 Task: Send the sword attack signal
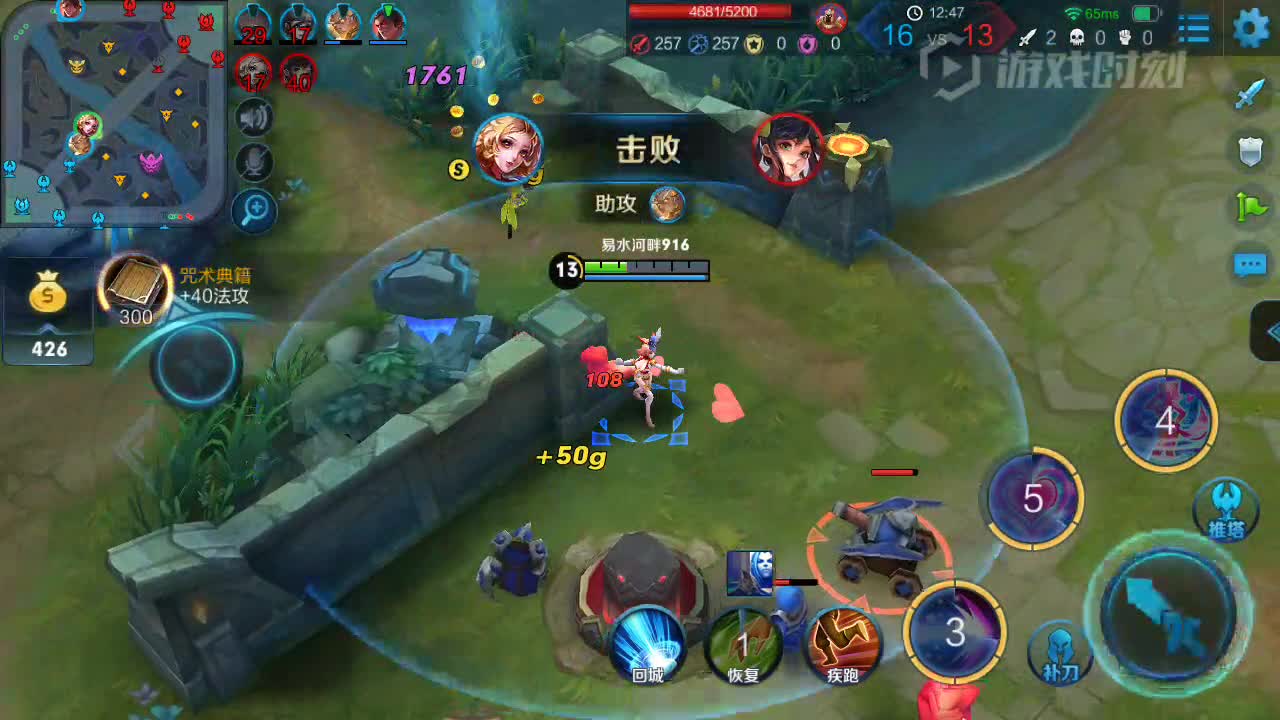click(x=1251, y=95)
